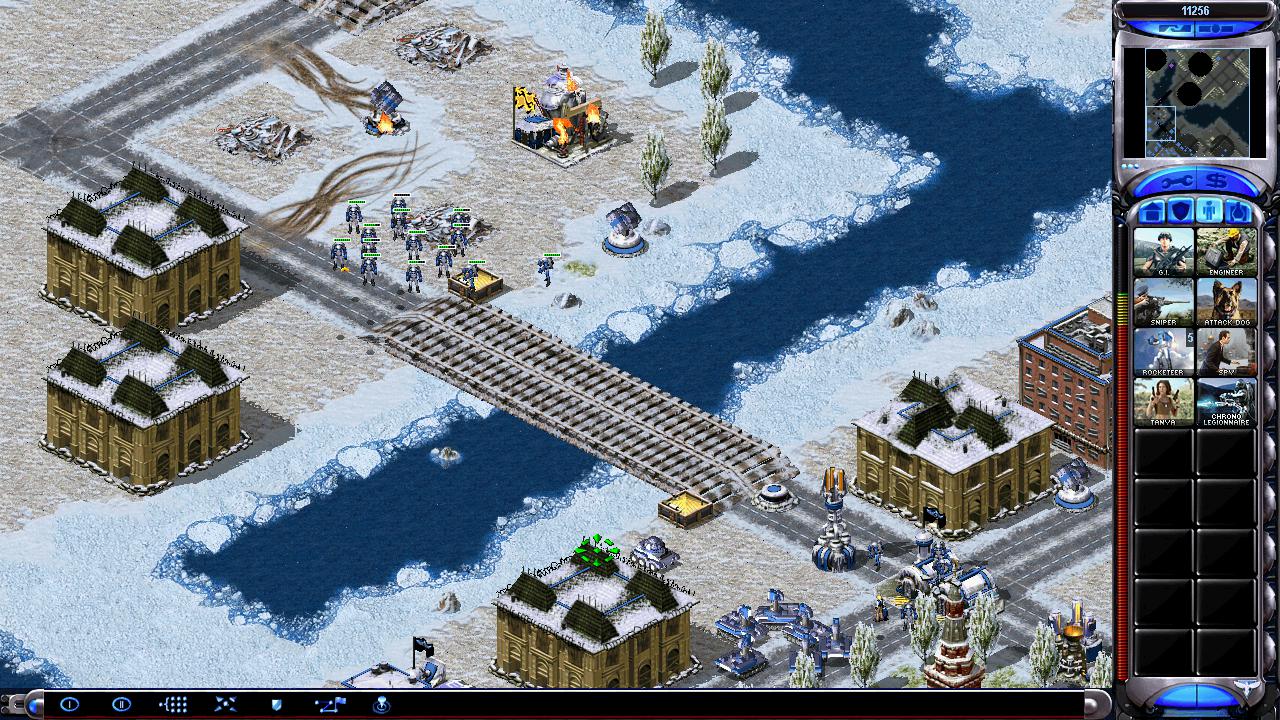Train a Spy unit
The image size is (1280, 720).
point(1226,352)
